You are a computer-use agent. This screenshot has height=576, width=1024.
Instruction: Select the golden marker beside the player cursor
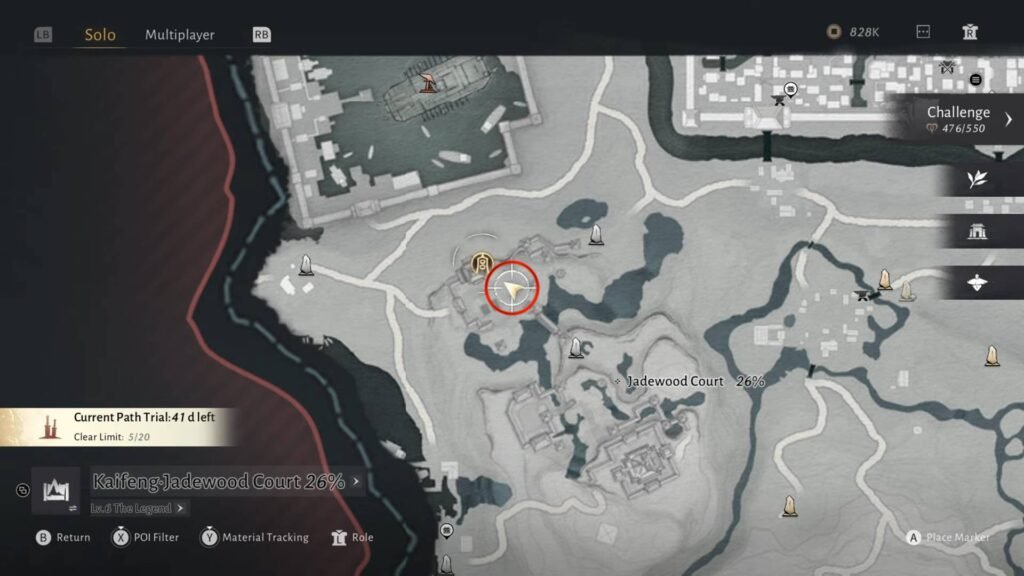[x=482, y=263]
